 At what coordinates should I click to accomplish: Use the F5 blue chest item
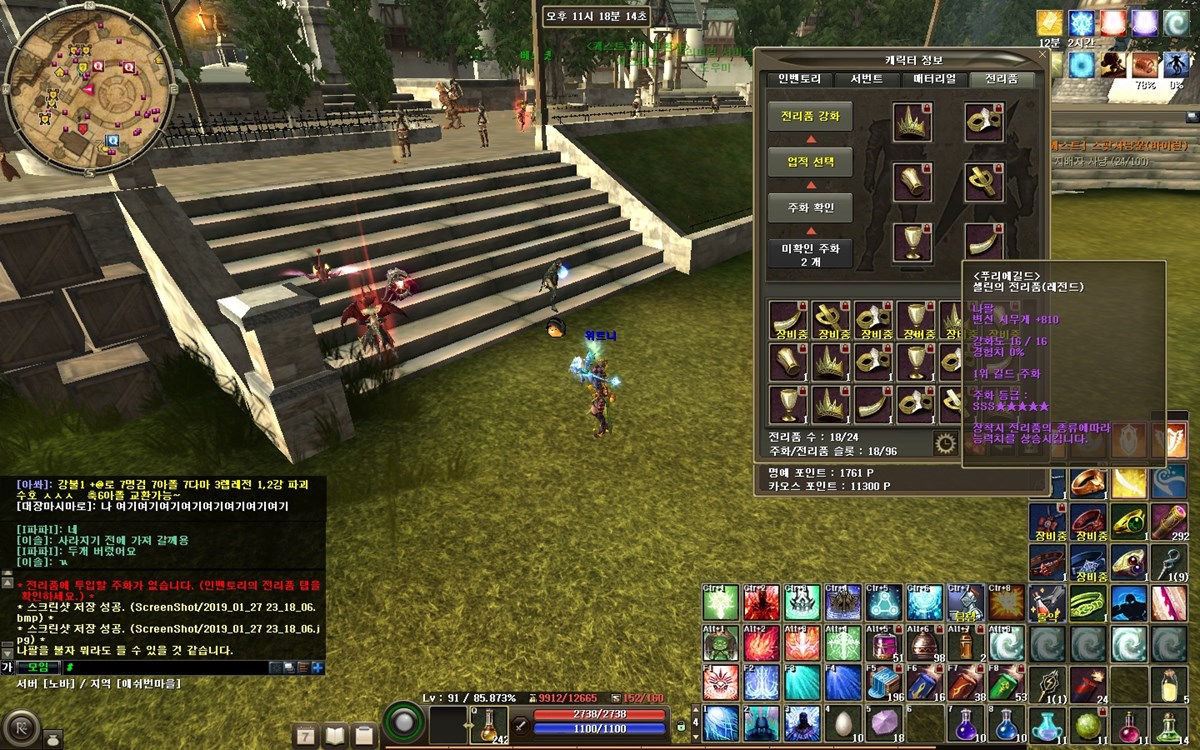884,682
